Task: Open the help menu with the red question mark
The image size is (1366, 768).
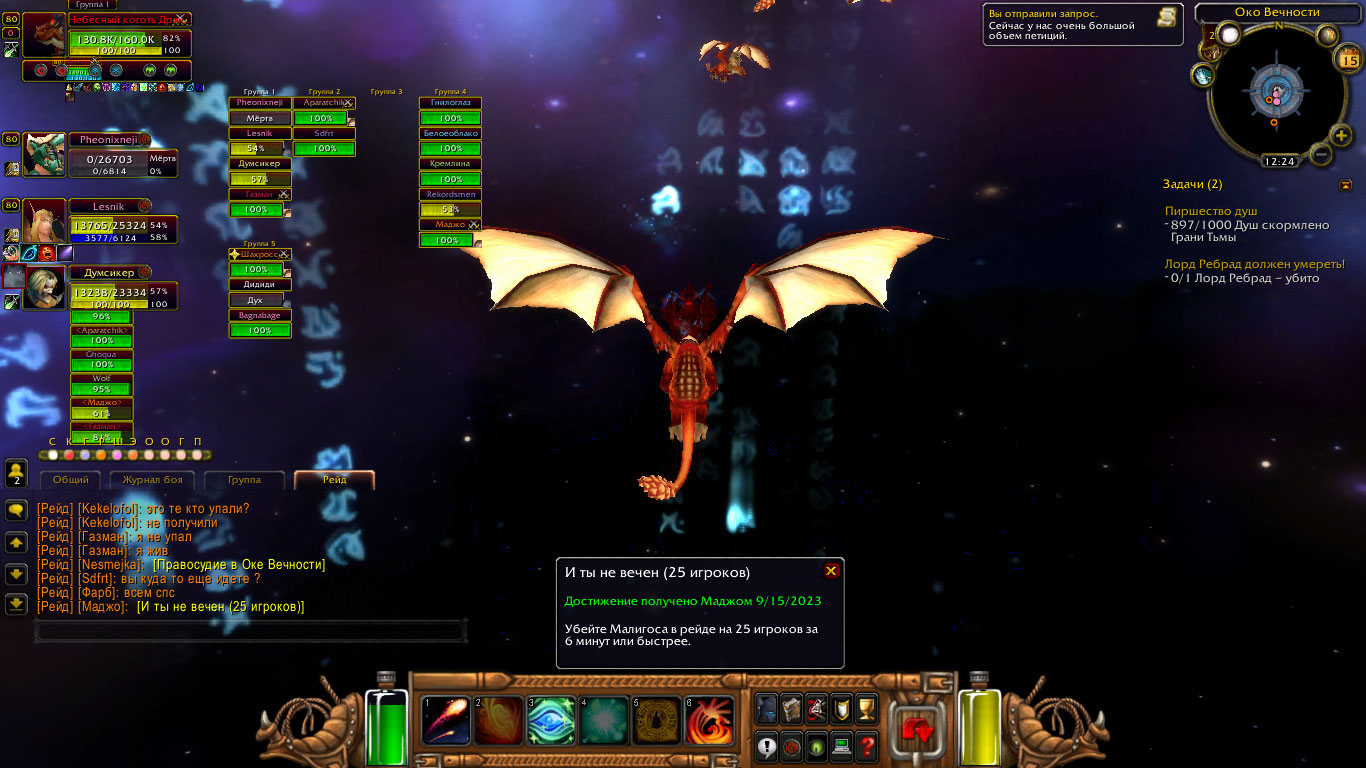Action: click(866, 745)
